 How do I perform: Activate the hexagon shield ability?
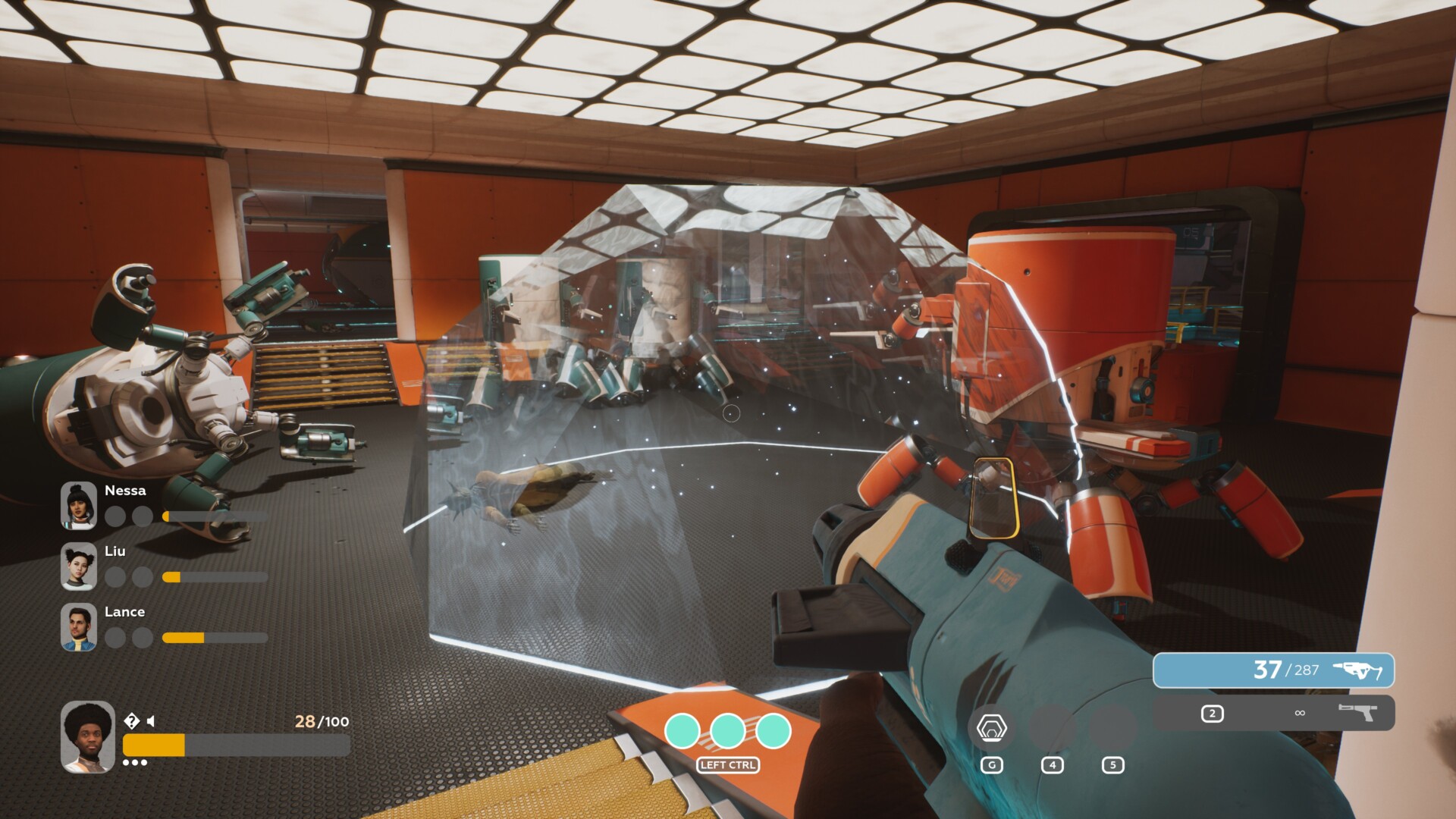tap(991, 729)
